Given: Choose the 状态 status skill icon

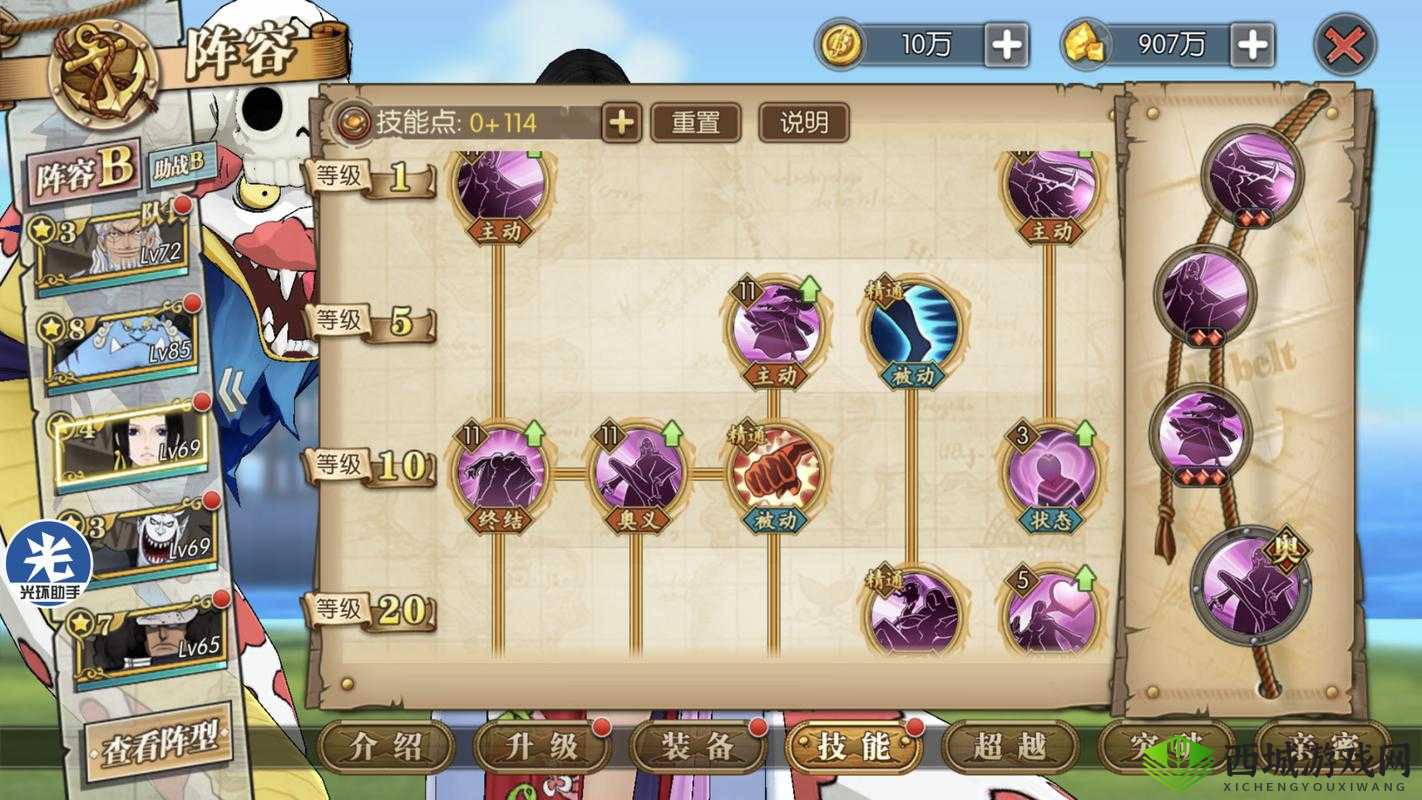Looking at the screenshot, I should click(1050, 470).
